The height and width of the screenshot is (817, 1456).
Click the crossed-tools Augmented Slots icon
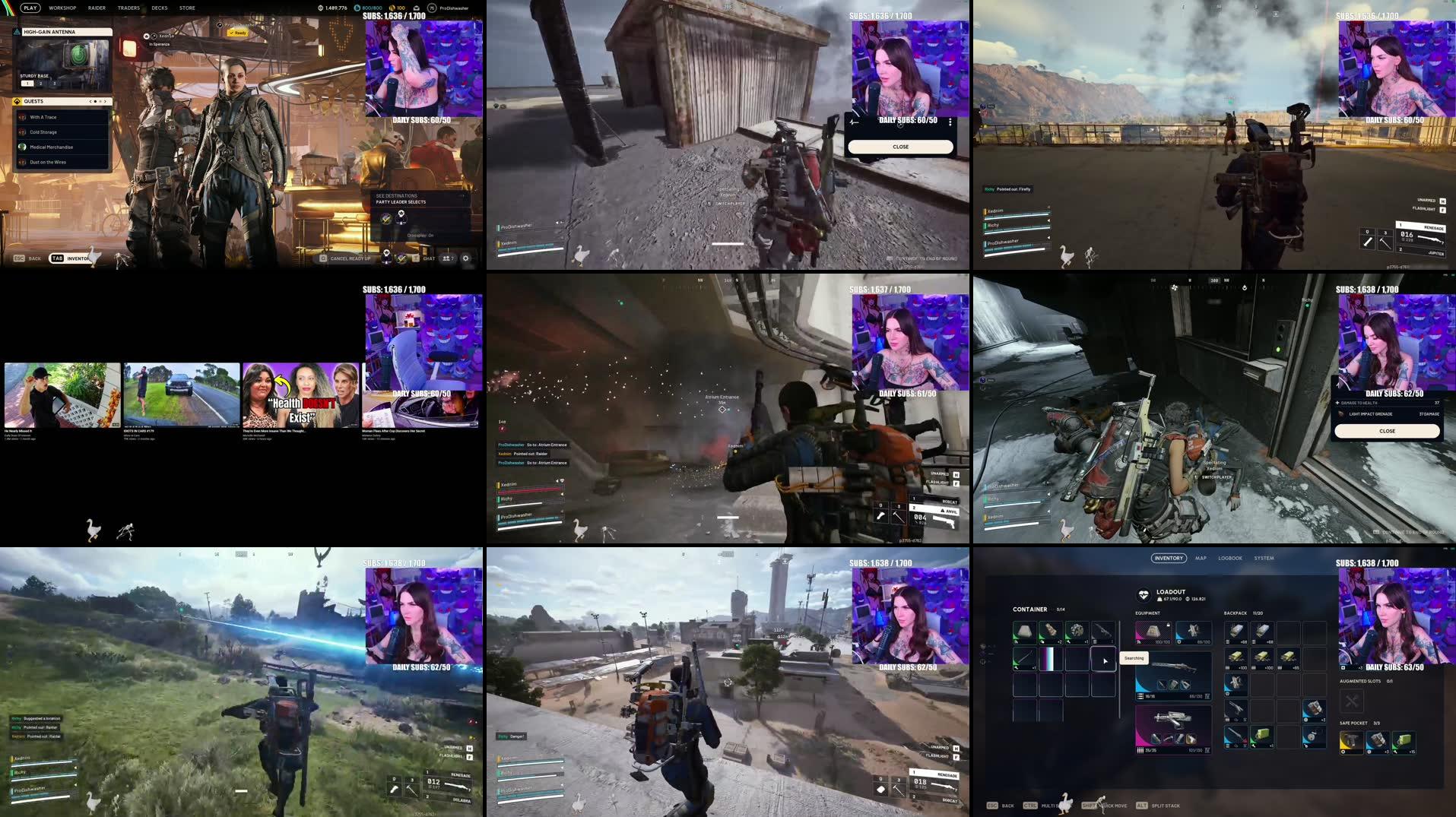point(1353,700)
